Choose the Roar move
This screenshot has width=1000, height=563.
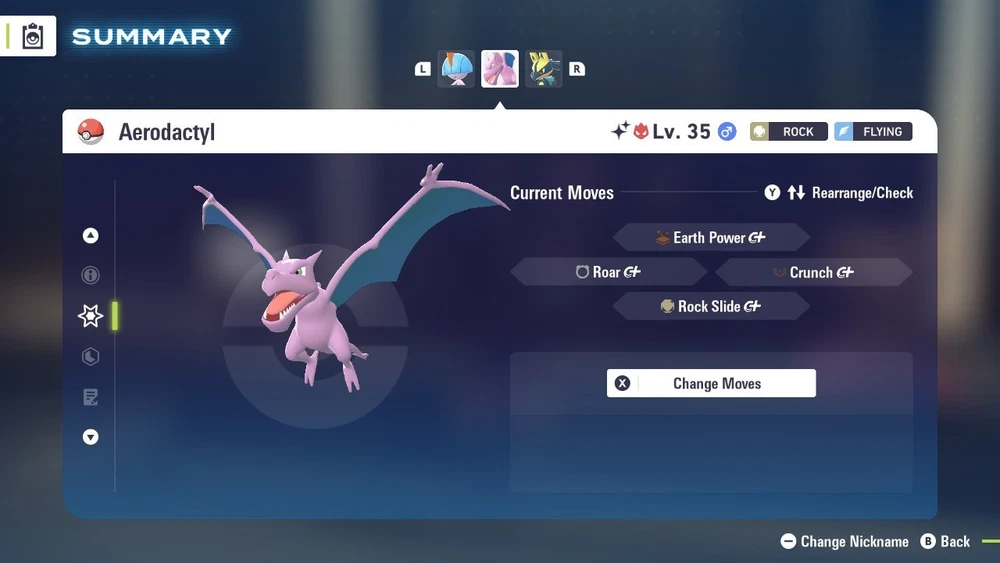click(x=608, y=272)
